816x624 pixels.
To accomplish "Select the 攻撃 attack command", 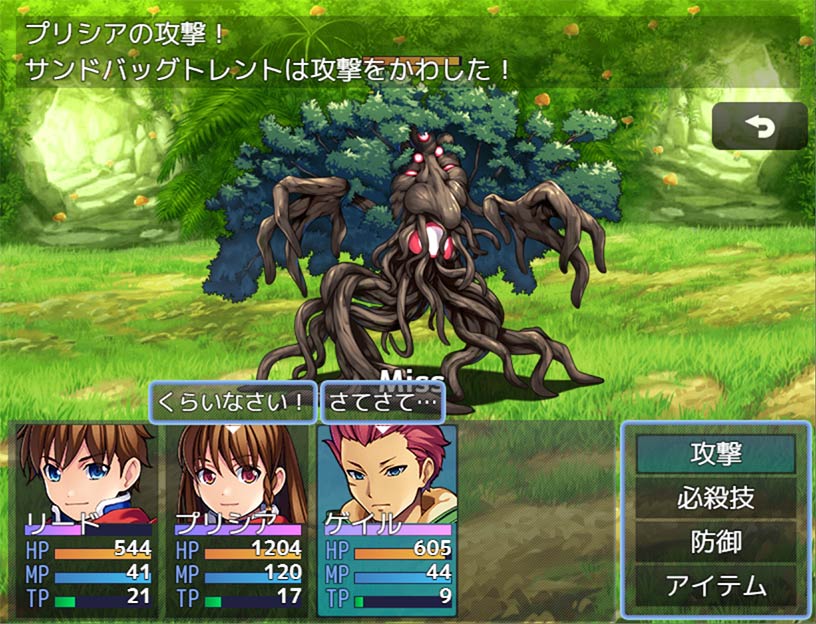I will pyautogui.click(x=716, y=453).
